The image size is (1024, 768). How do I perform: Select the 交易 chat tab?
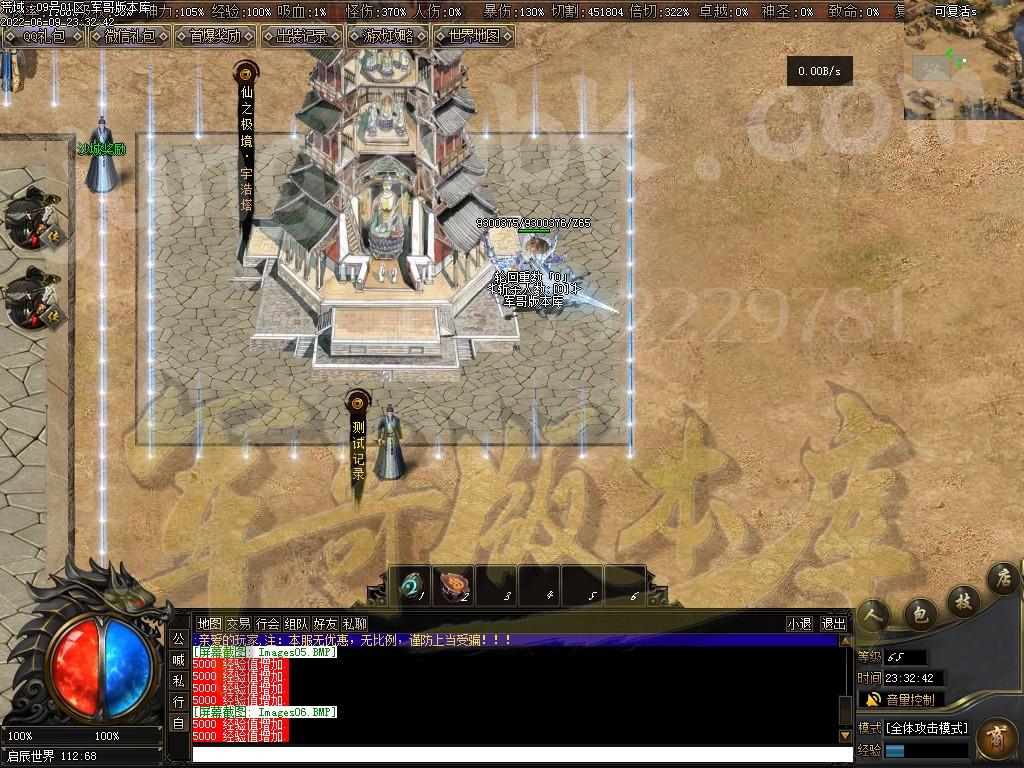[x=238, y=623]
